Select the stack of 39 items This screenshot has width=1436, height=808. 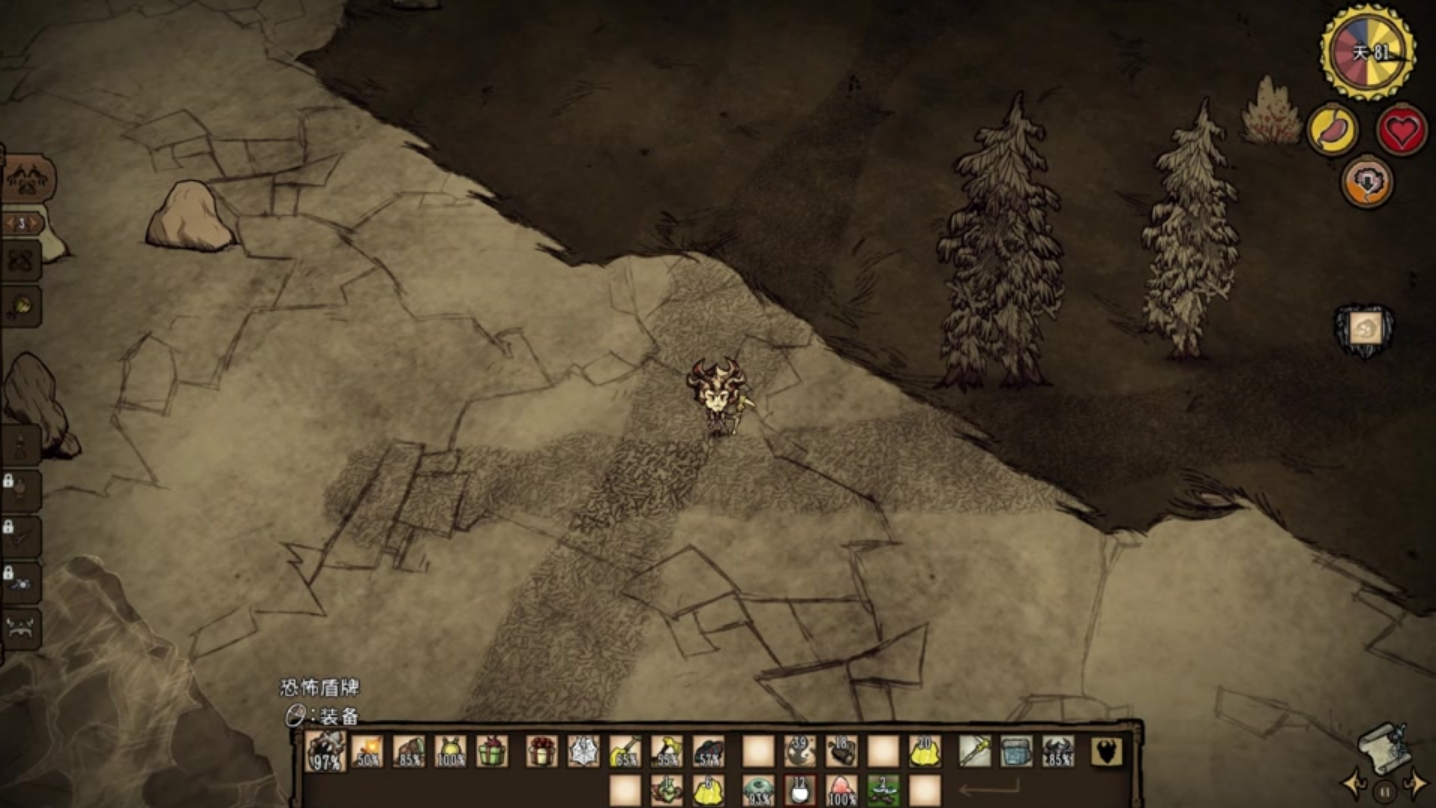point(799,751)
